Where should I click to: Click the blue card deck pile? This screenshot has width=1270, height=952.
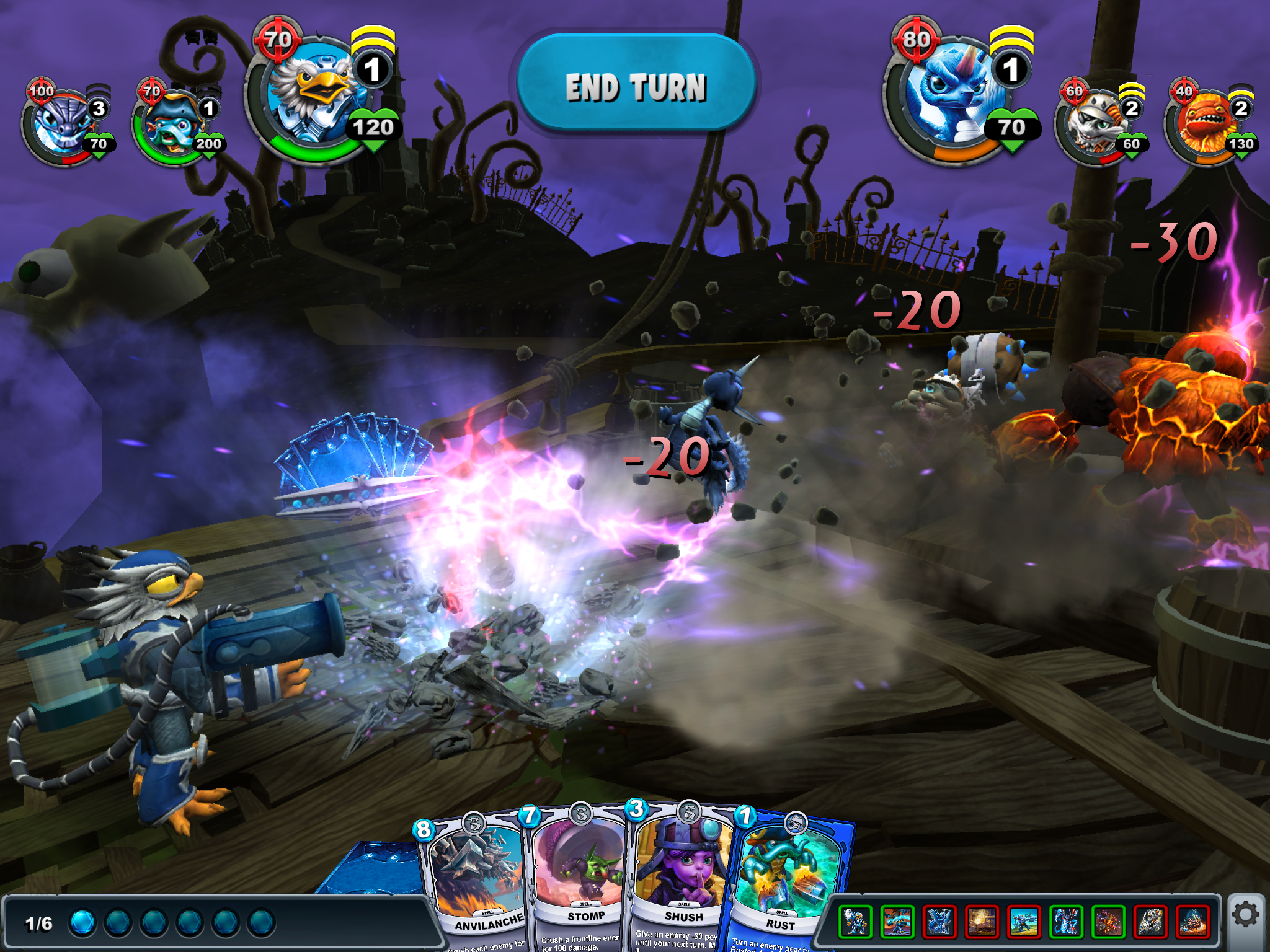[x=372, y=868]
